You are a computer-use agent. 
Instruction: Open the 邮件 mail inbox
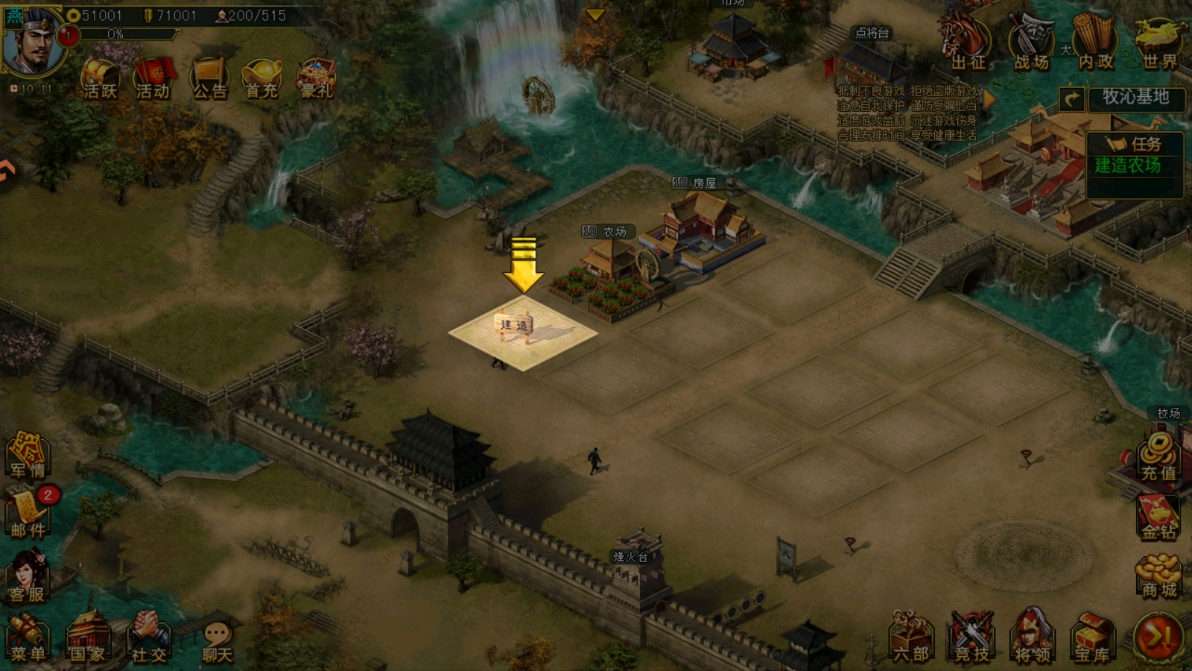coord(28,513)
